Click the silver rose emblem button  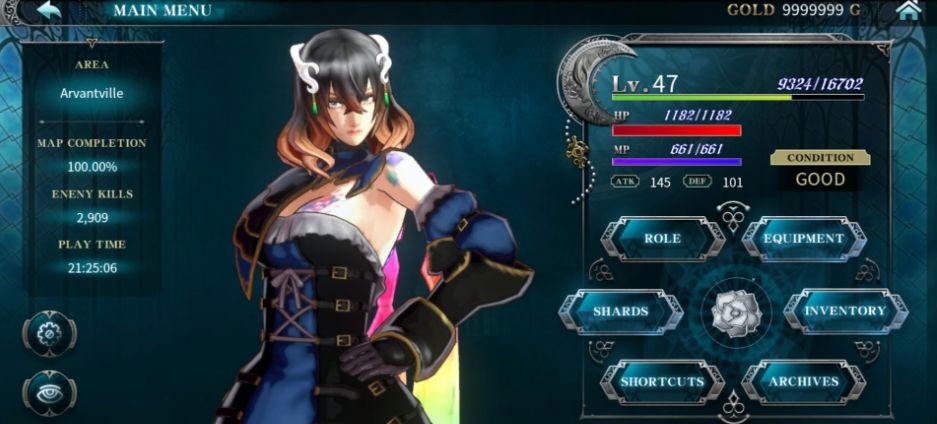click(x=733, y=311)
